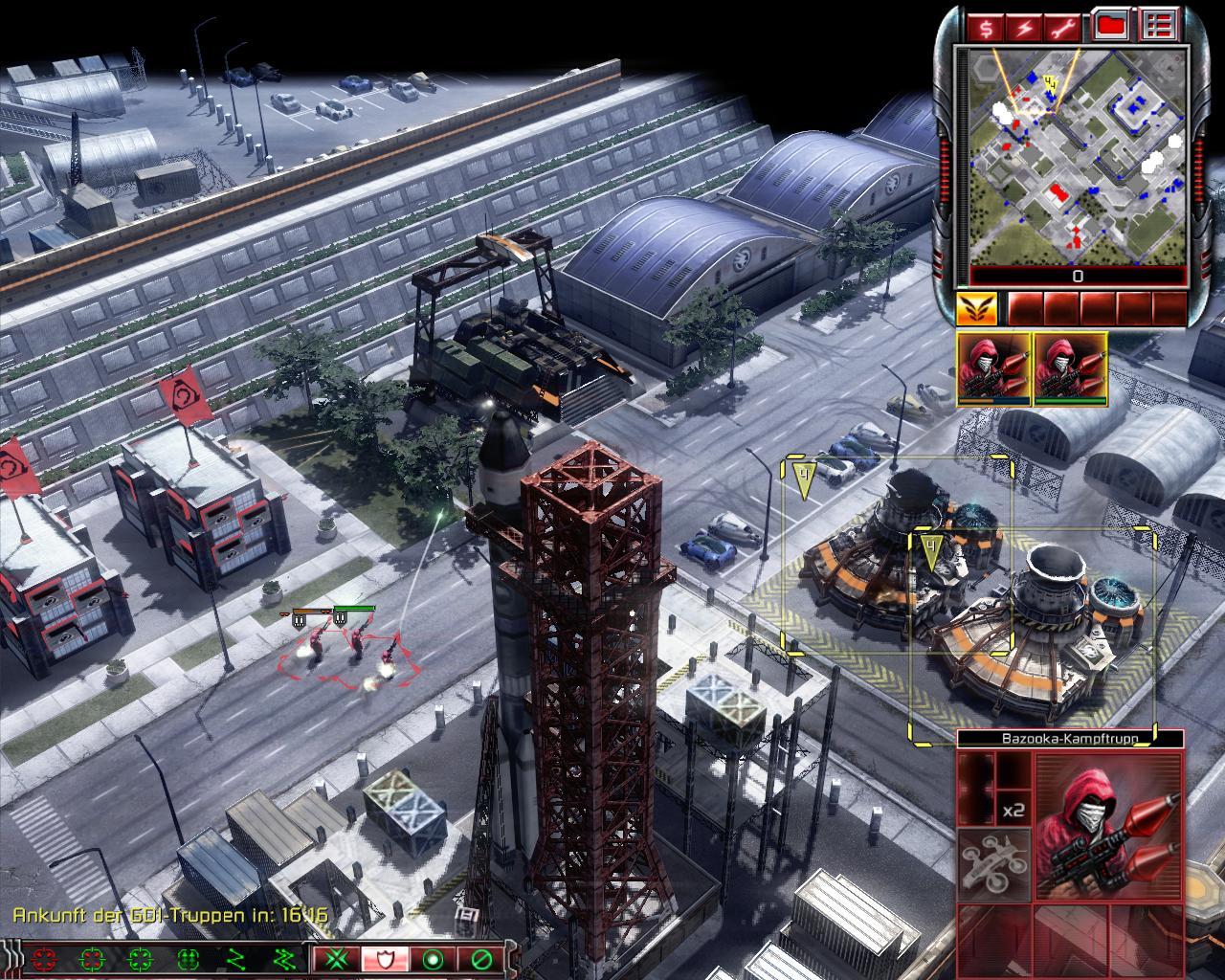Toggle the lightning bolt power button
Screen dimensions: 1225x980
1024,26
